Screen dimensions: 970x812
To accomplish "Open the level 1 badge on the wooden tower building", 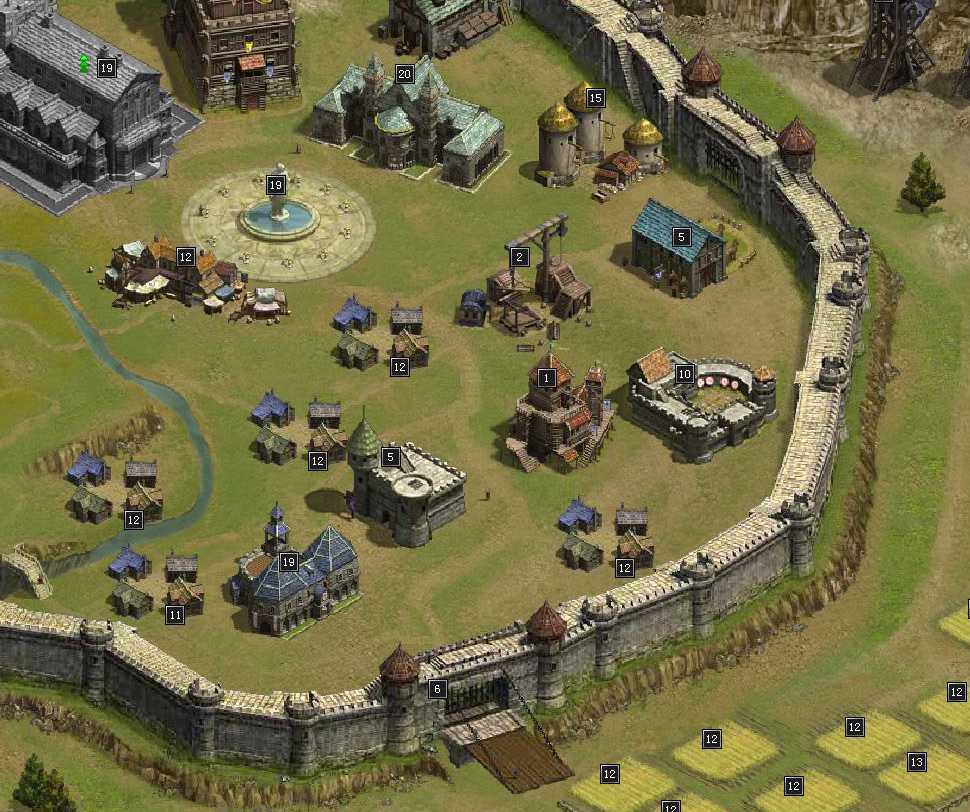I will (546, 378).
